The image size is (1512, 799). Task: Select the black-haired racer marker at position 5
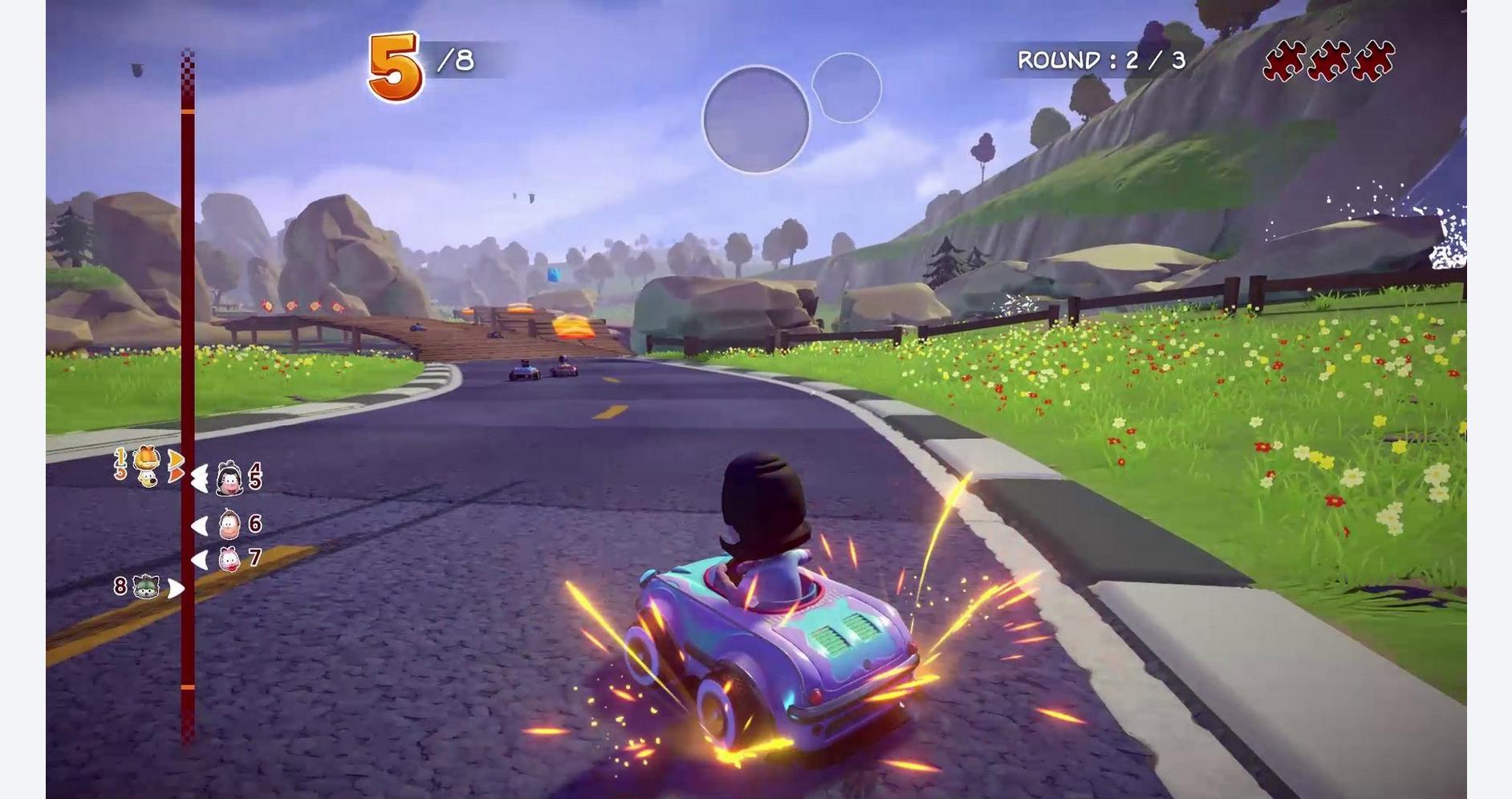click(x=230, y=479)
